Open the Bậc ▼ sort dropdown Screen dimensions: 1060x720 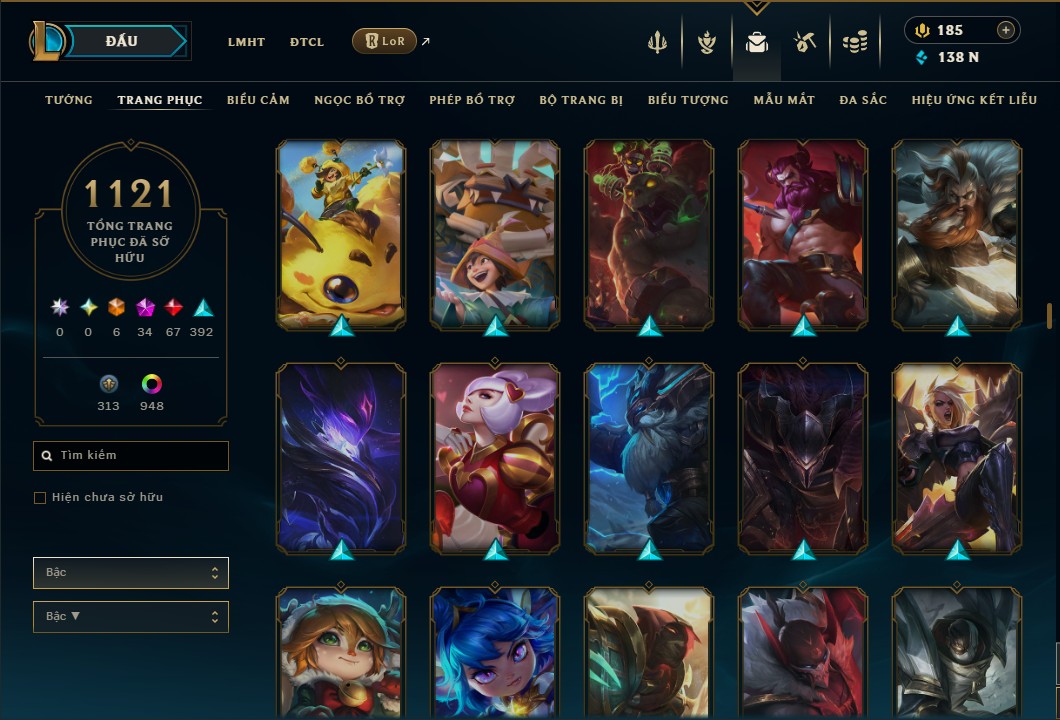click(x=131, y=617)
